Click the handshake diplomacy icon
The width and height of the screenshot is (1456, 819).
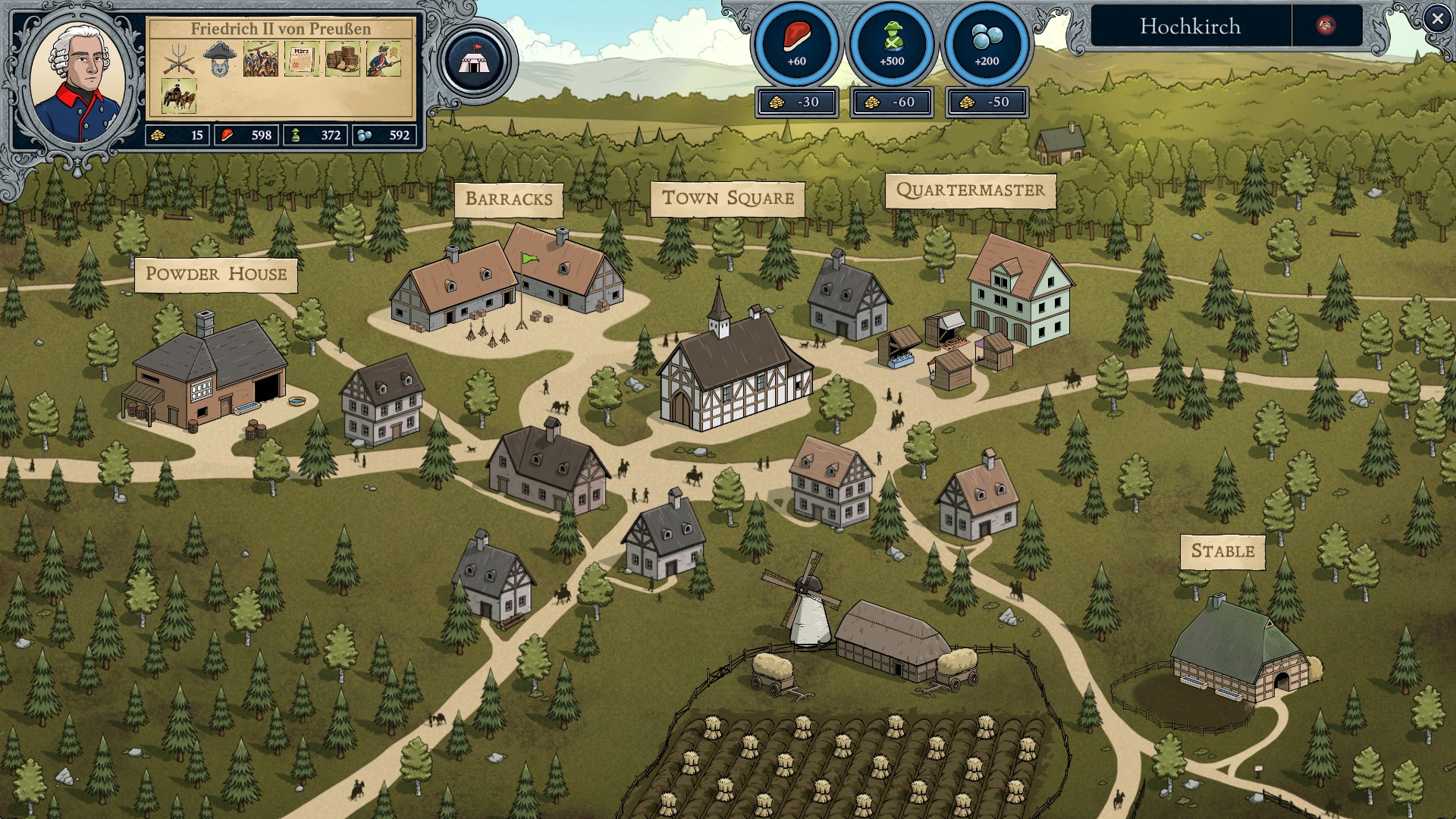pyautogui.click(x=1326, y=26)
